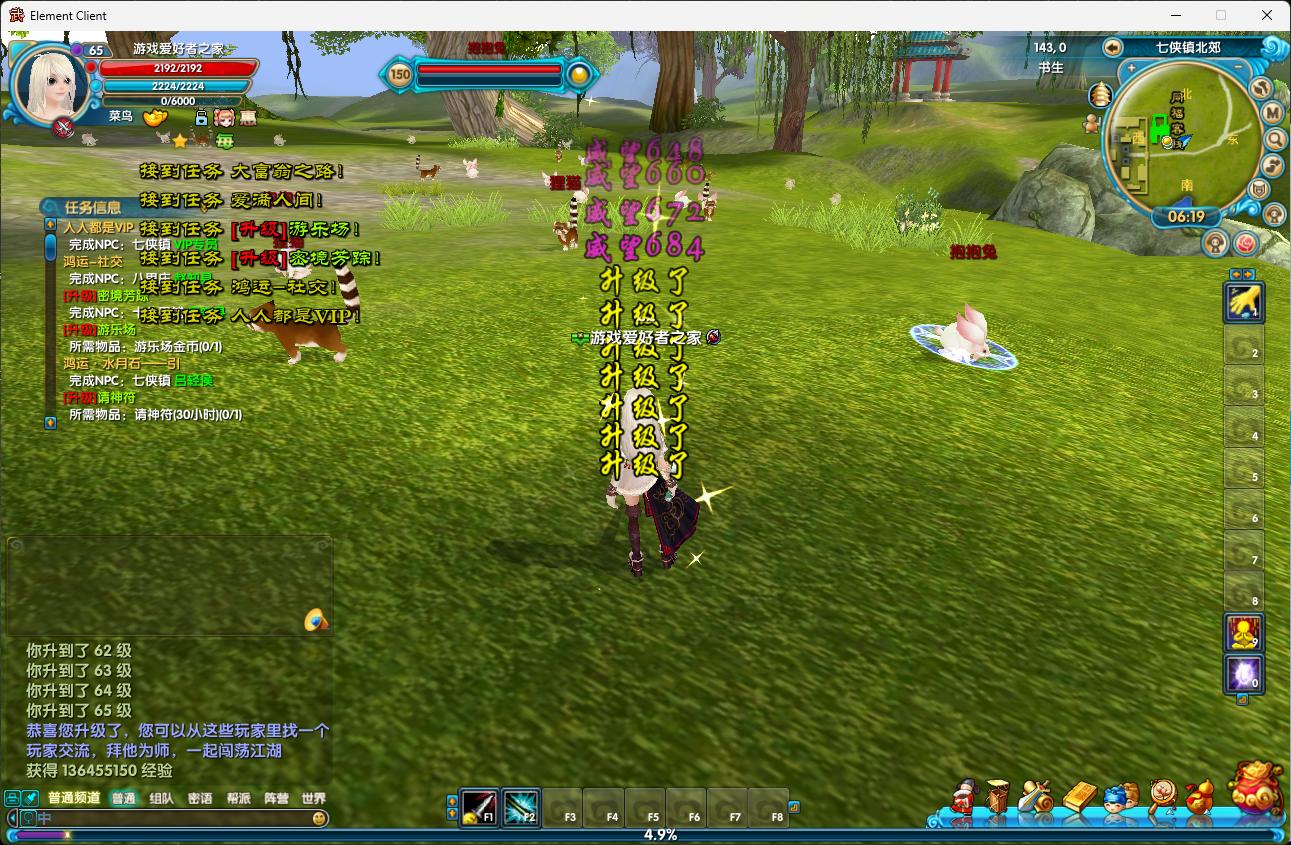The image size is (1291, 845).
Task: Activate the F1 sword skill slot
Action: [479, 806]
